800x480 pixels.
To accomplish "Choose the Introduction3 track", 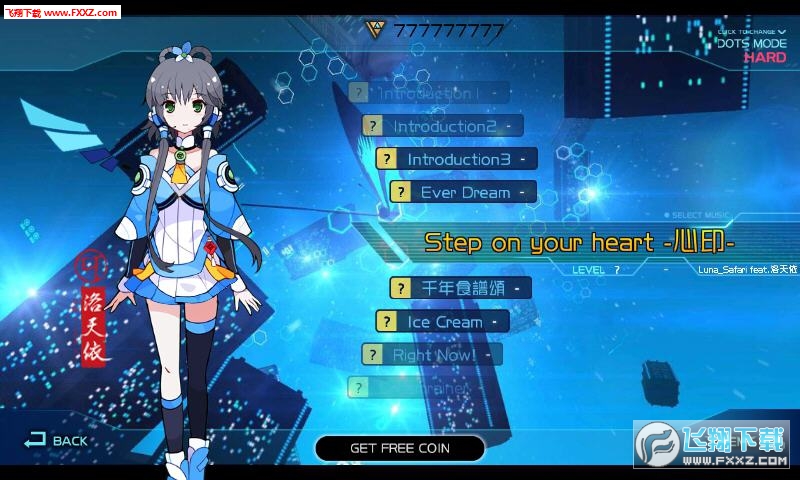I will pos(457,159).
